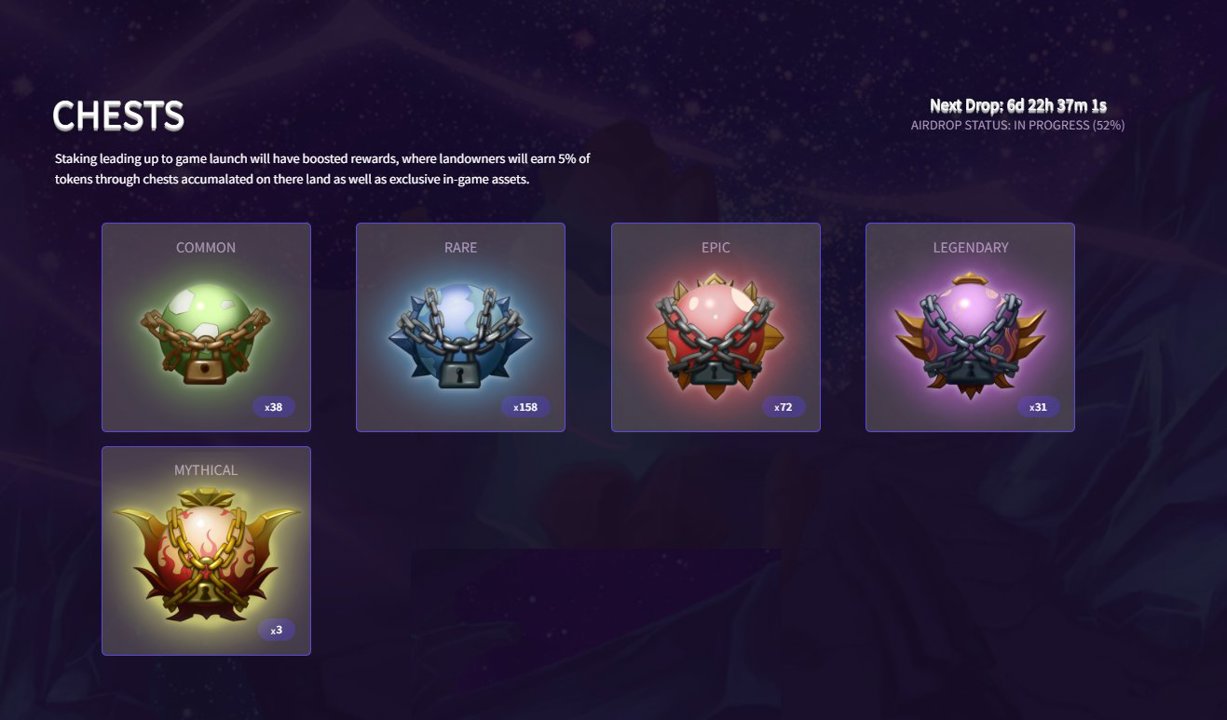Open the Rare chest card
The height and width of the screenshot is (720, 1227).
(x=460, y=327)
